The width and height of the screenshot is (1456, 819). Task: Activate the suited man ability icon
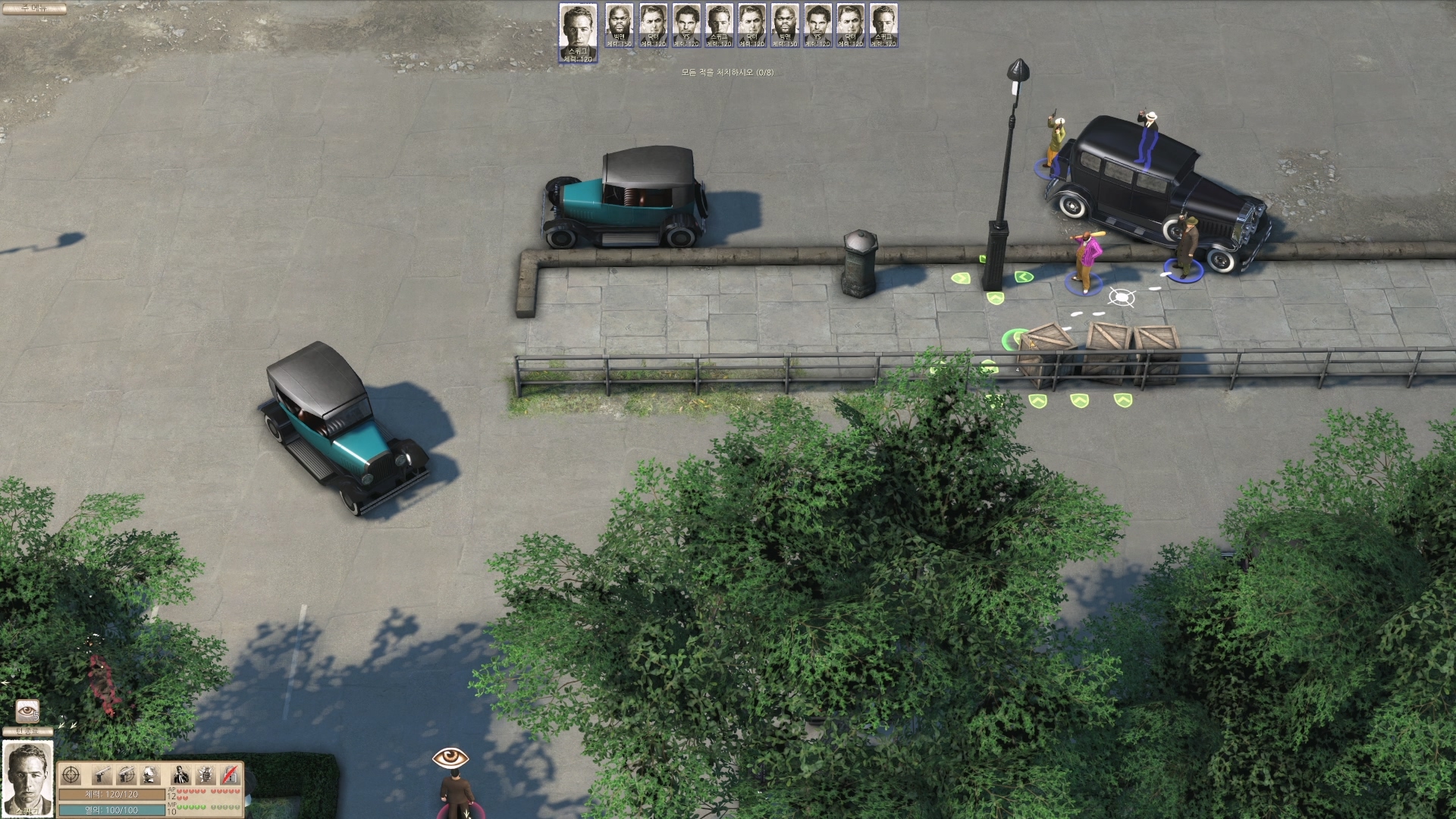point(180,775)
